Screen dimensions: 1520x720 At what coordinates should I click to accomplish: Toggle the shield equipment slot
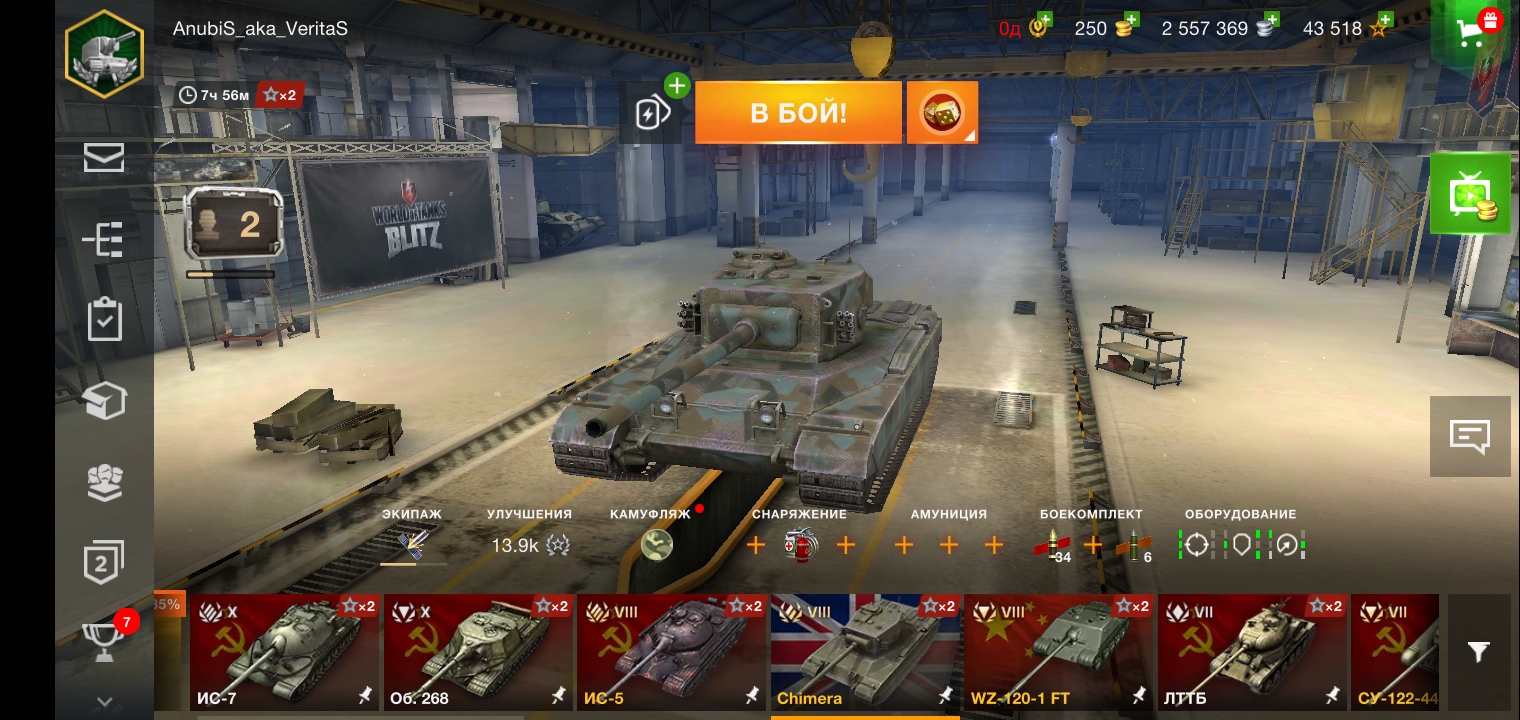click(1243, 546)
